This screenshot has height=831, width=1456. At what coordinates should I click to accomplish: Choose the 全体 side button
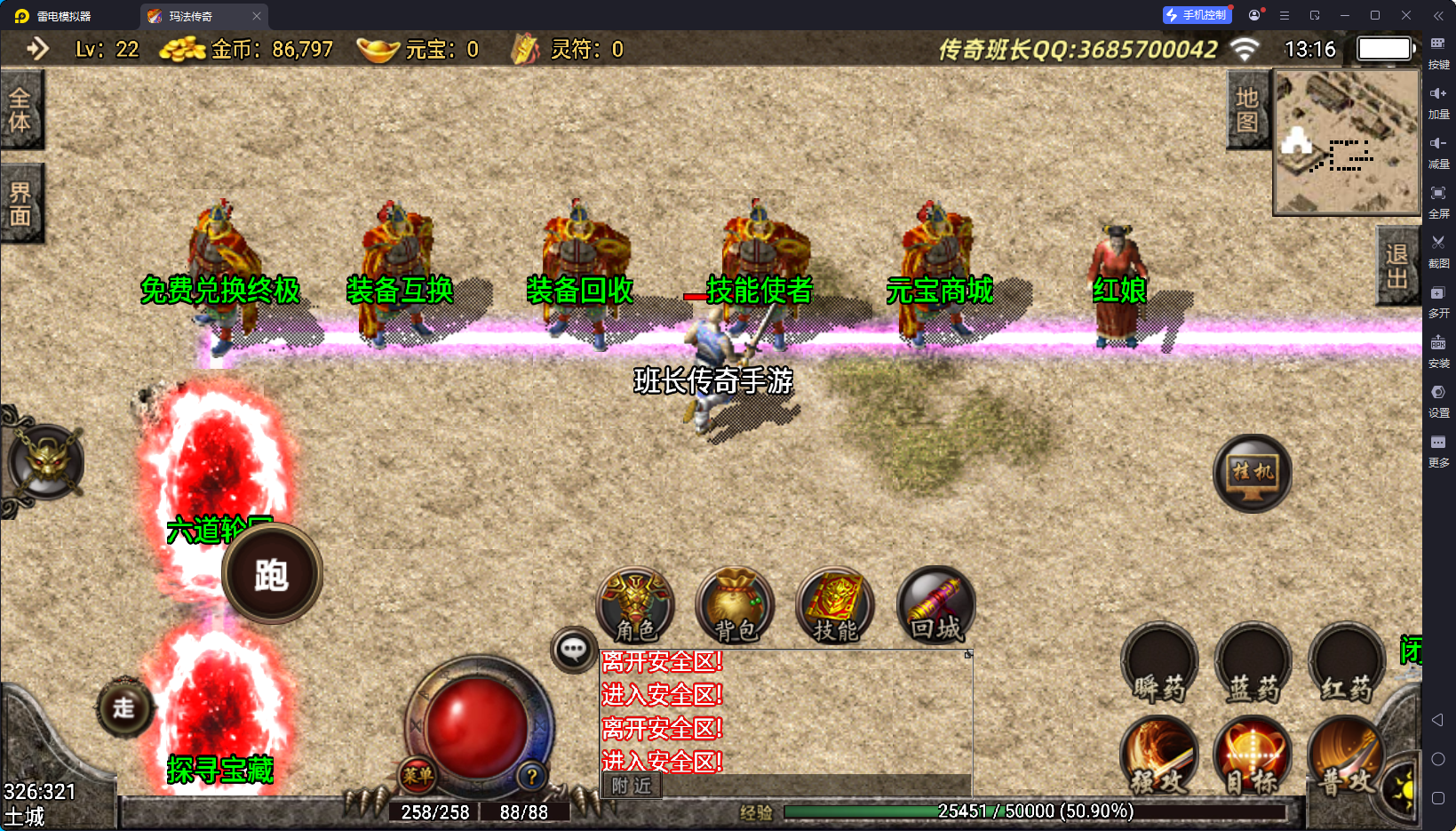20,110
